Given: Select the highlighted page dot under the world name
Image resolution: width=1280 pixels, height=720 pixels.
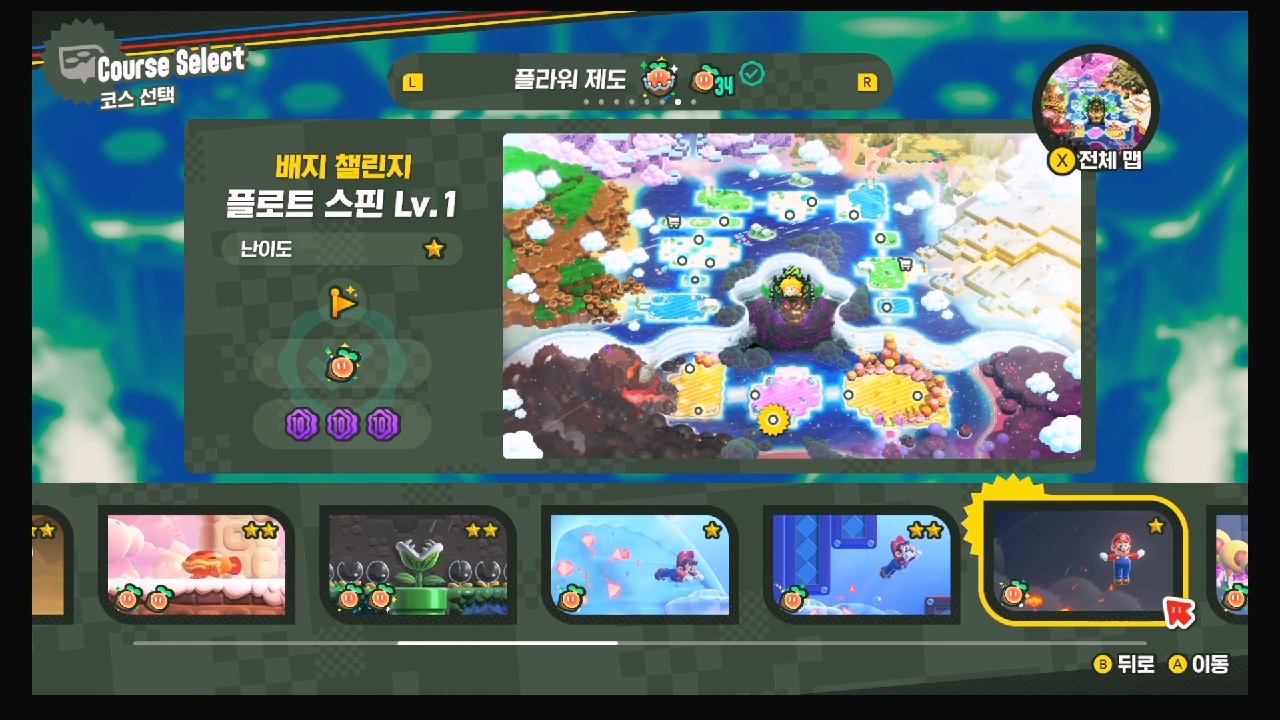Looking at the screenshot, I should 676,101.
